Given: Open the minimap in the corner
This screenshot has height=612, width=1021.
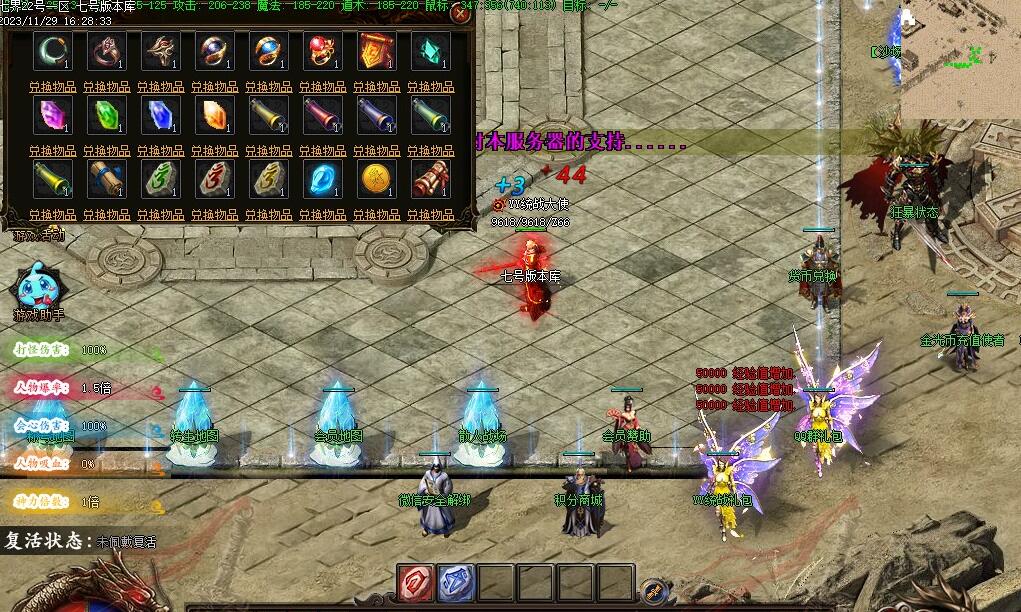Looking at the screenshot, I should (x=960, y=55).
